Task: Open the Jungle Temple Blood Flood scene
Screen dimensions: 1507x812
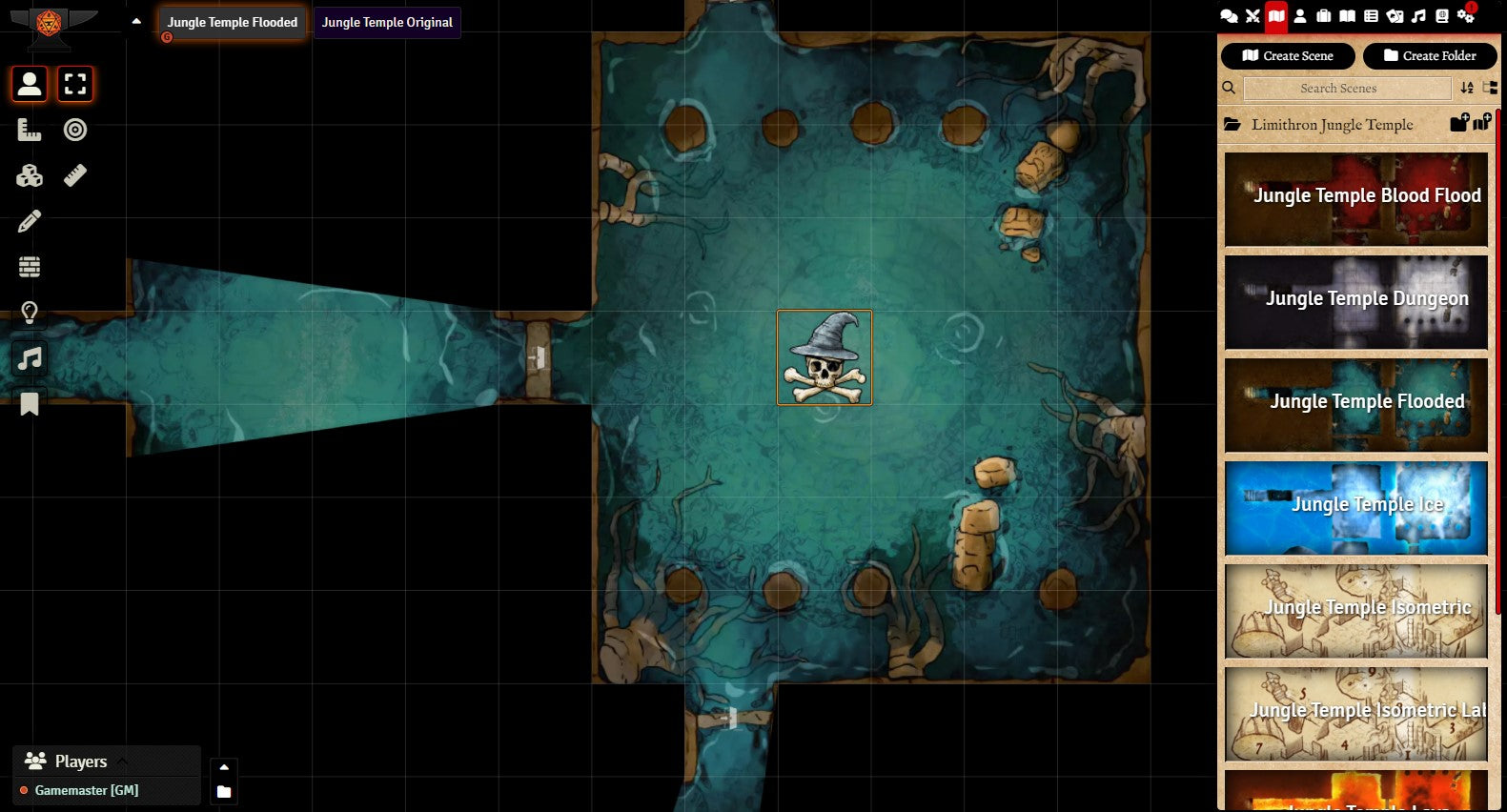Action: pyautogui.click(x=1355, y=198)
